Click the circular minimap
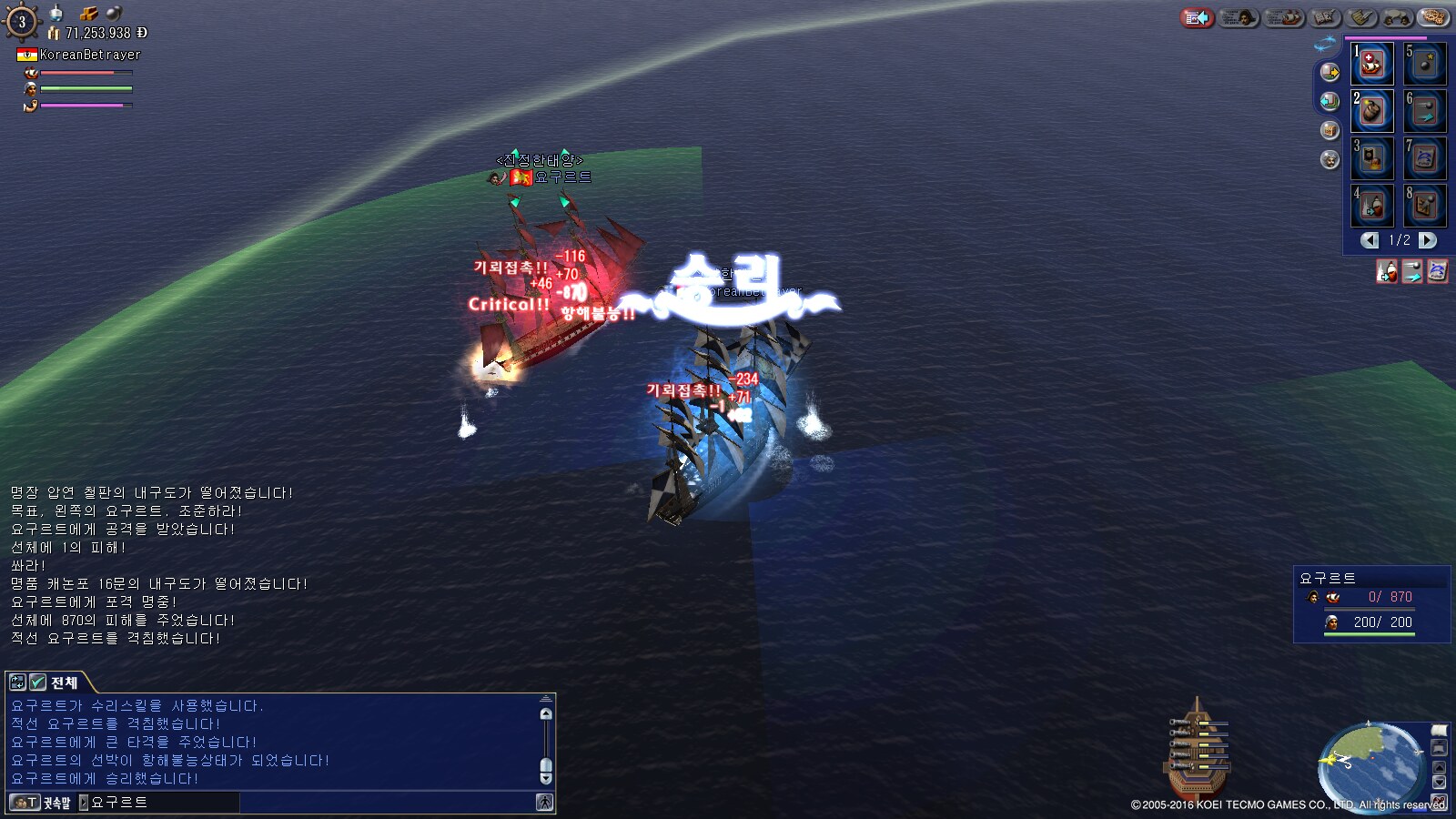Viewport: 1456px width, 819px height. (x=1370, y=763)
